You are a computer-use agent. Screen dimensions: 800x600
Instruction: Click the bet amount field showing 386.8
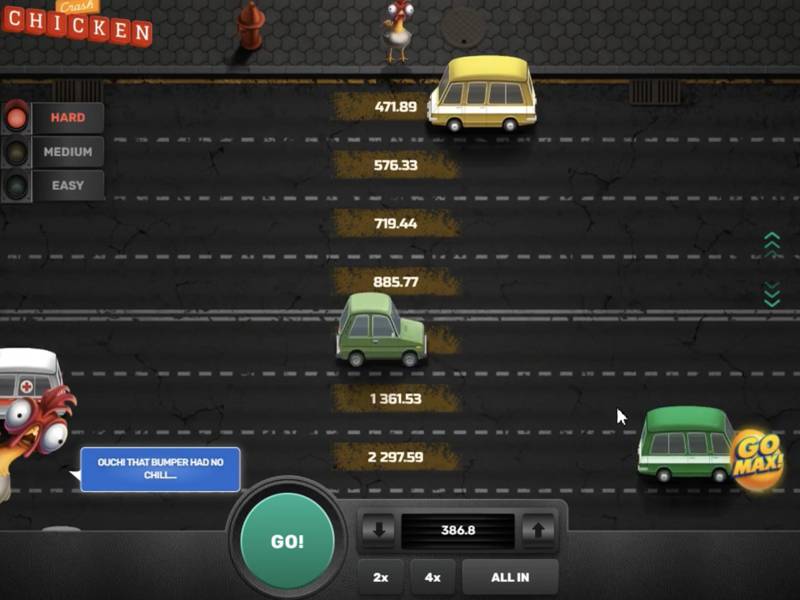(457, 530)
